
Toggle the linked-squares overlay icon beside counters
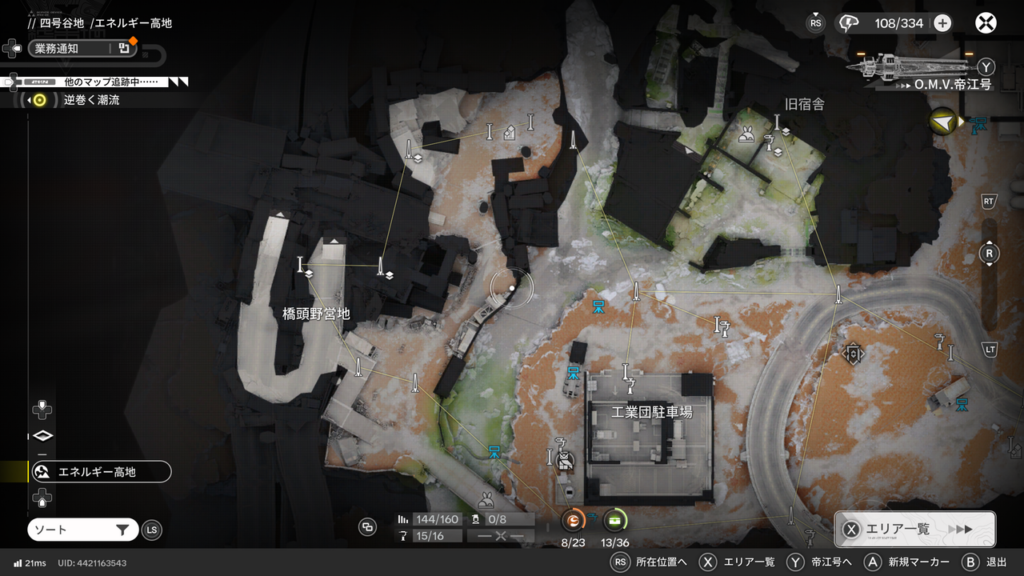[x=368, y=527]
